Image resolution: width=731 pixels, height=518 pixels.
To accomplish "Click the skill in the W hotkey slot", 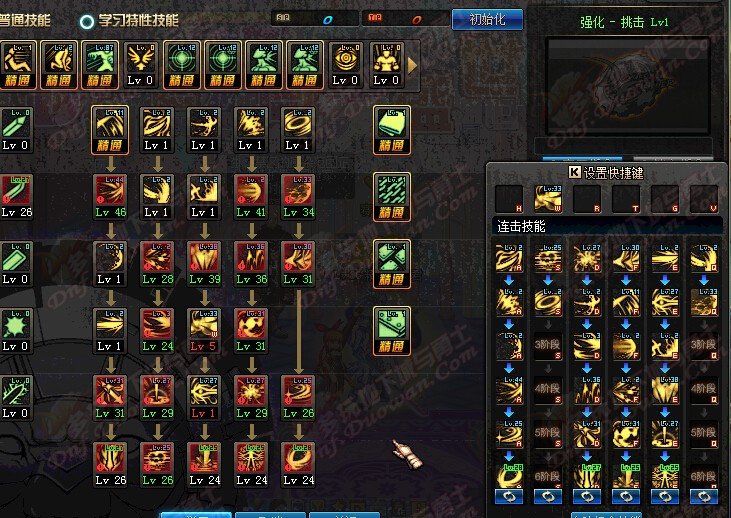I will point(548,198).
